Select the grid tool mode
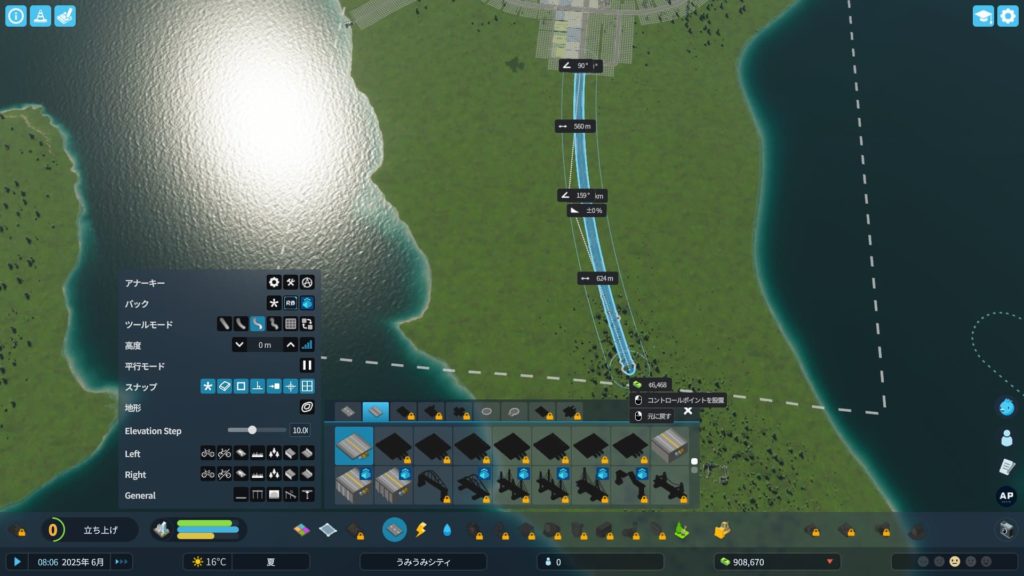Image resolution: width=1024 pixels, height=576 pixels. [290, 324]
